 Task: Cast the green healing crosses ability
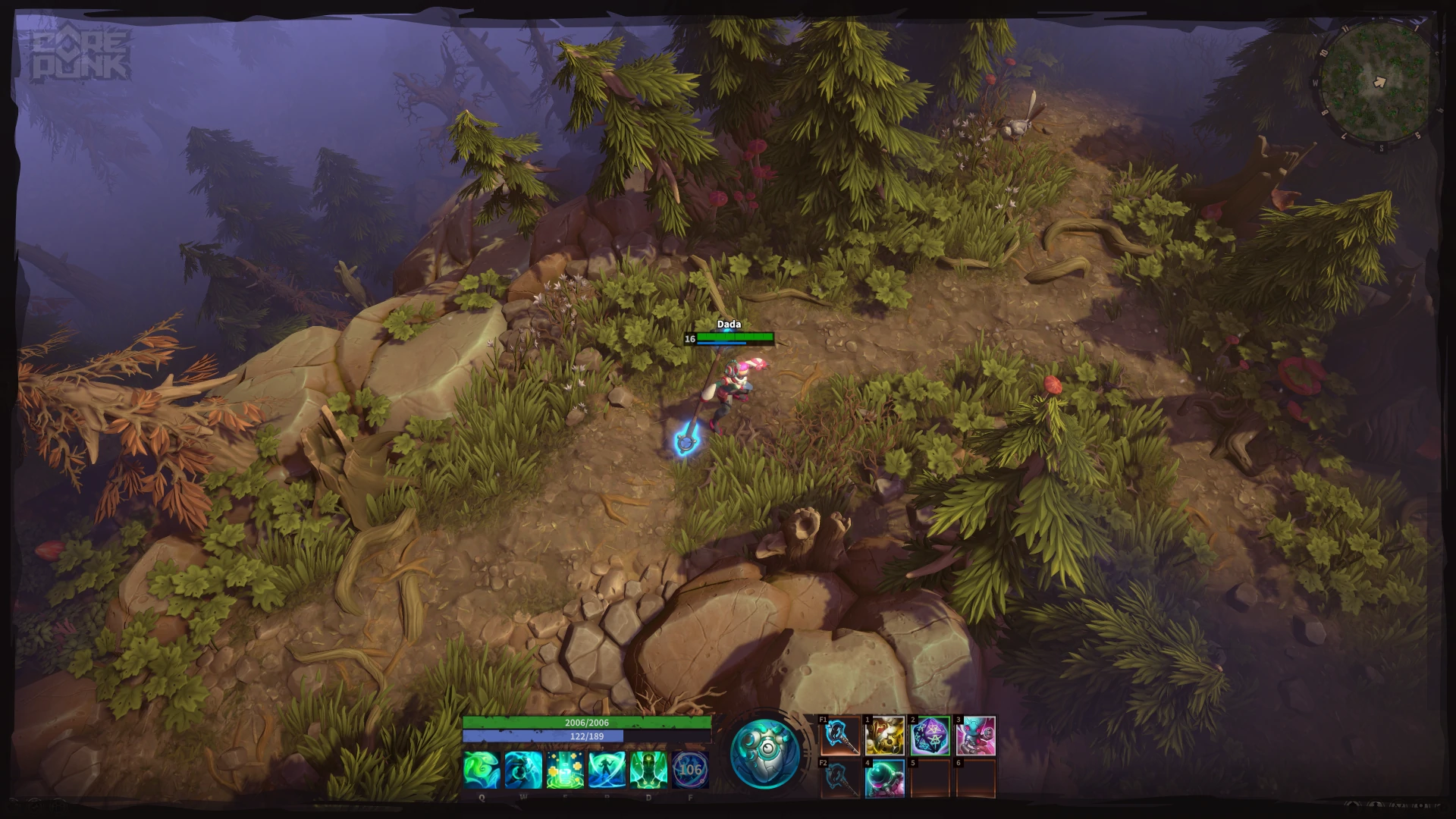pyautogui.click(x=565, y=770)
